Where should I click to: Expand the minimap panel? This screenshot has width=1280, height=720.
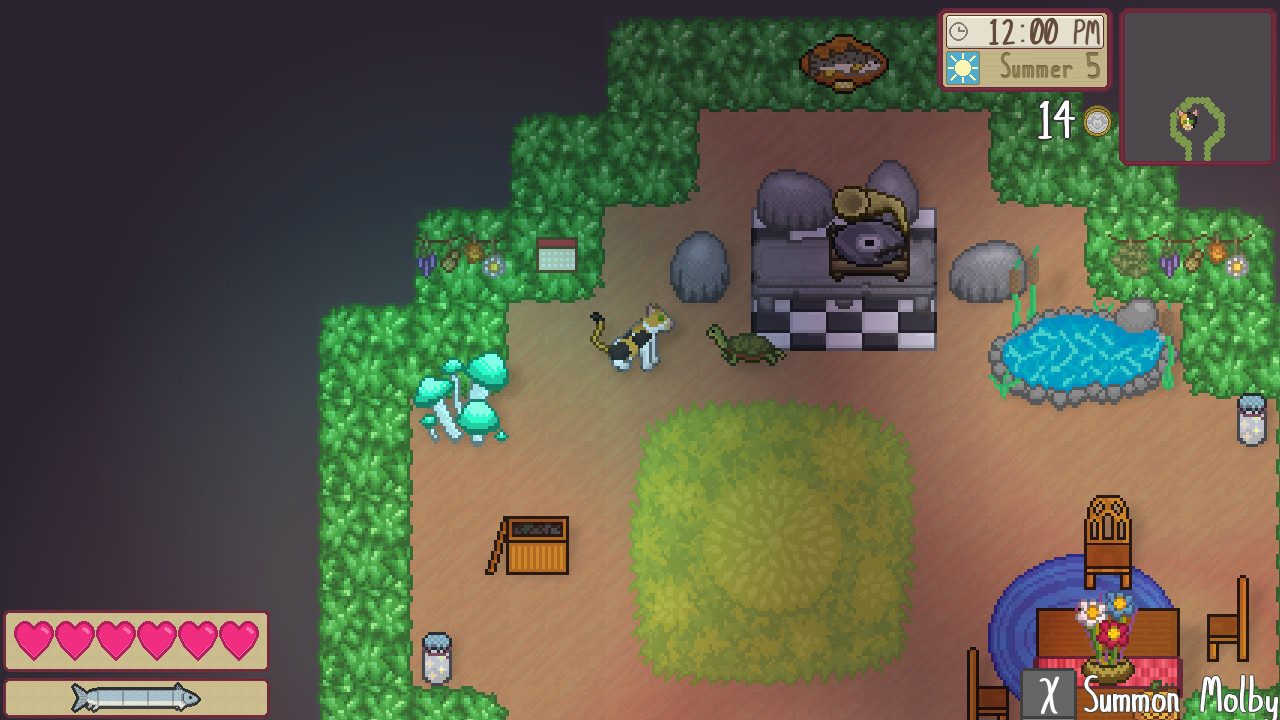pyautogui.click(x=1197, y=87)
